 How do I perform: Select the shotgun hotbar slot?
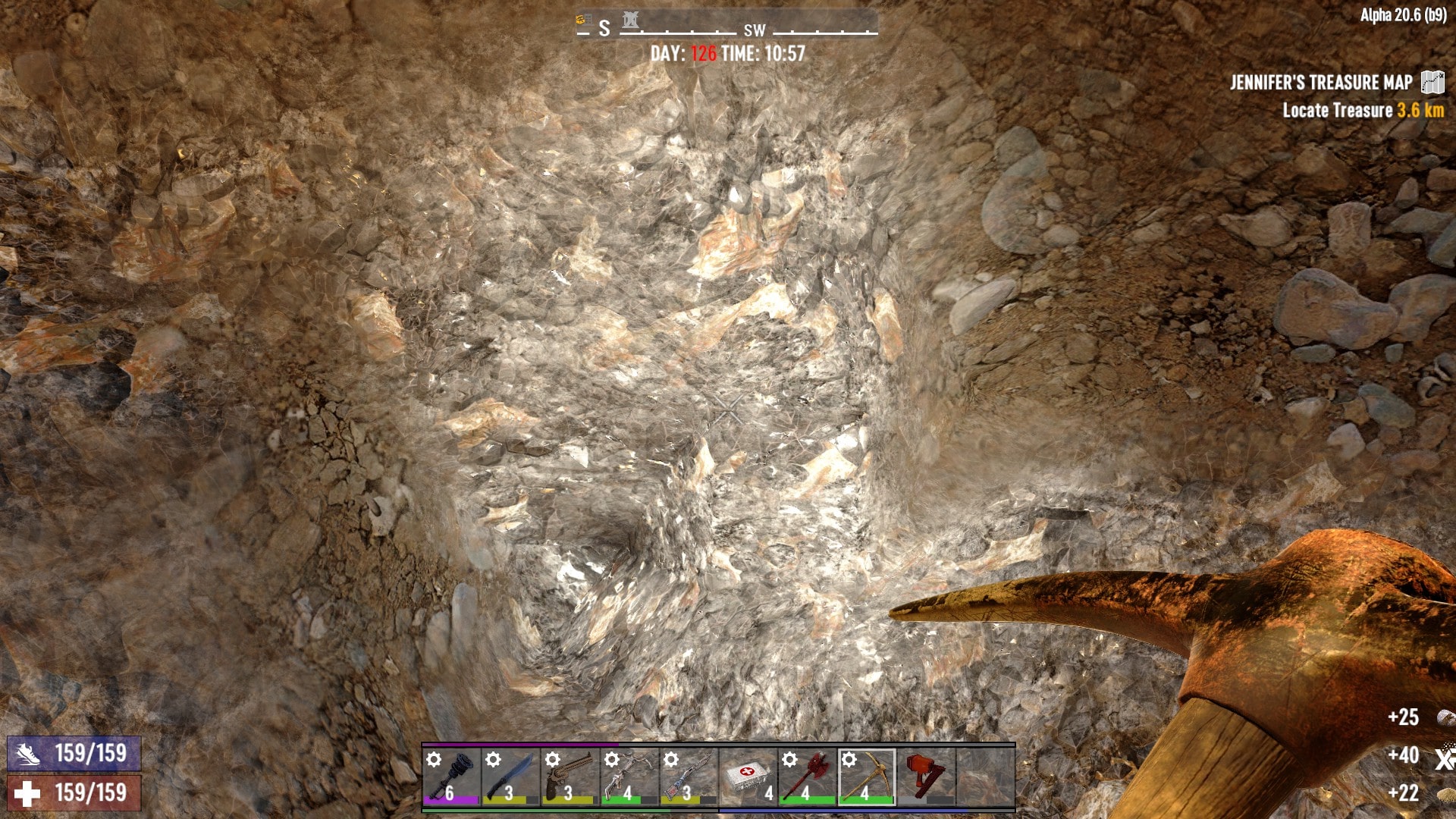pos(688,777)
